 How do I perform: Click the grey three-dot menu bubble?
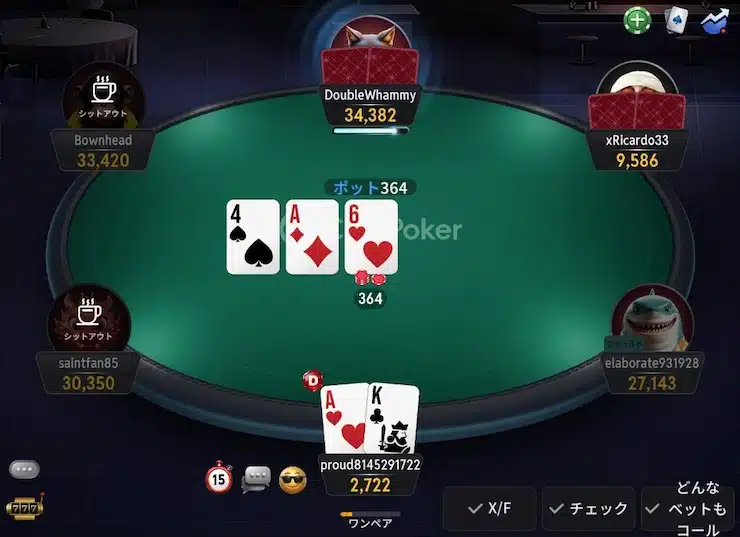(24, 469)
